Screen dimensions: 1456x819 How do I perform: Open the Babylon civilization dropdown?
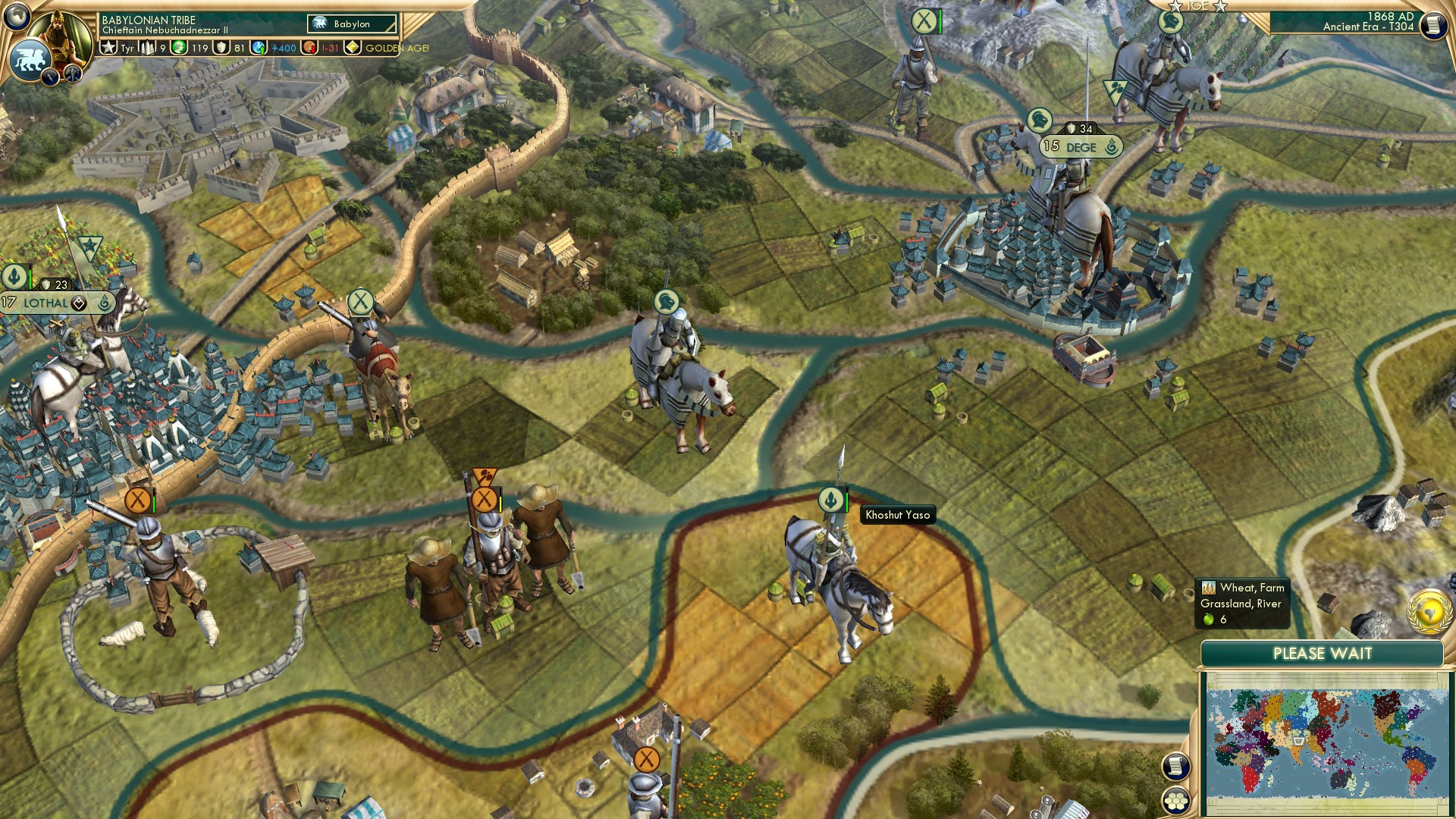(350, 24)
